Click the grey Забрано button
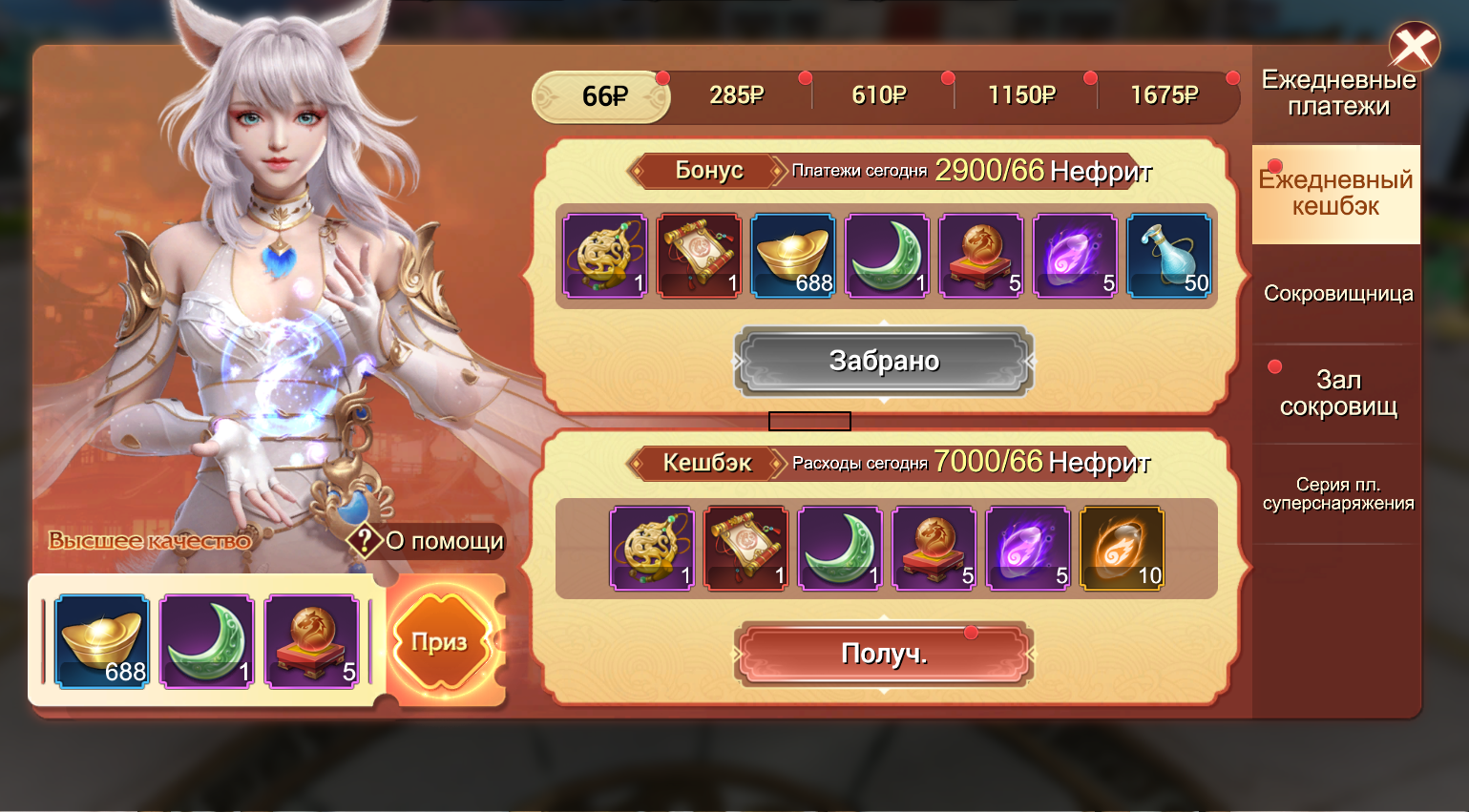Viewport: 1469px width, 812px height. 883,361
